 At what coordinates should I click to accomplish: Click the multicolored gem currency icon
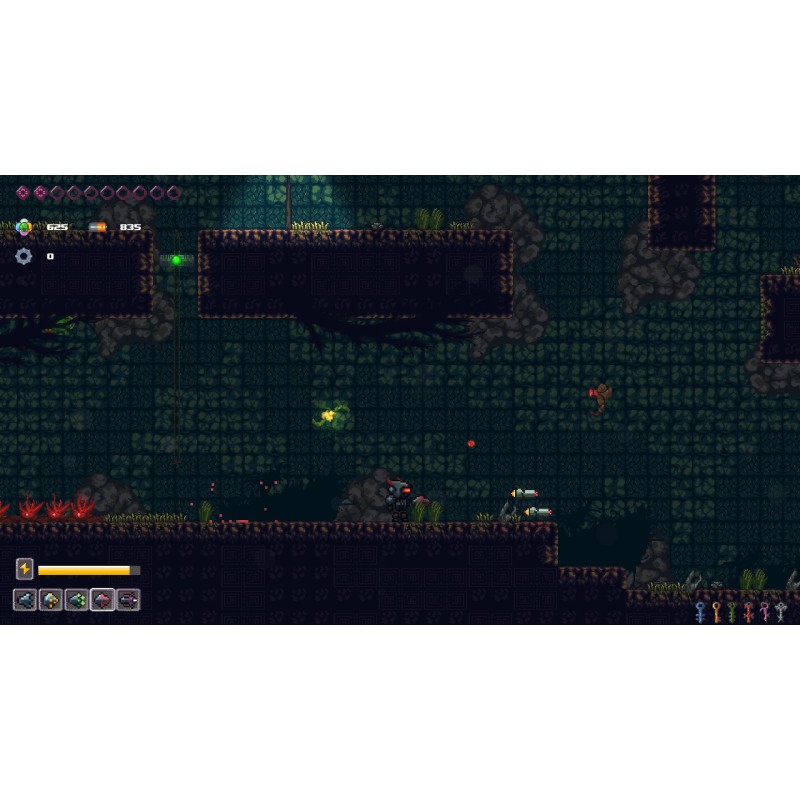click(24, 227)
